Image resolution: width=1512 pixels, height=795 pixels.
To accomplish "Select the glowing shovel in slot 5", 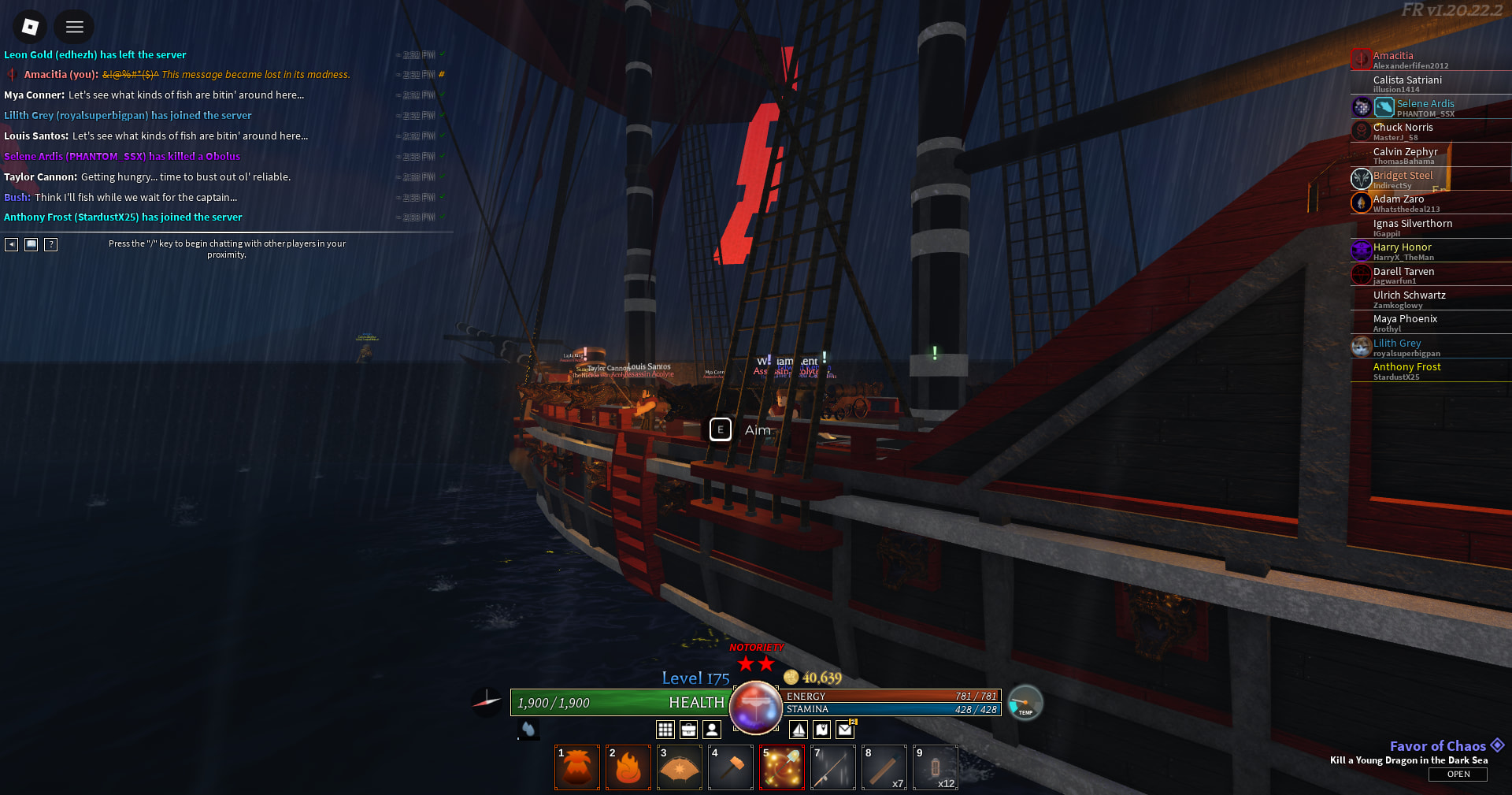I will [782, 767].
